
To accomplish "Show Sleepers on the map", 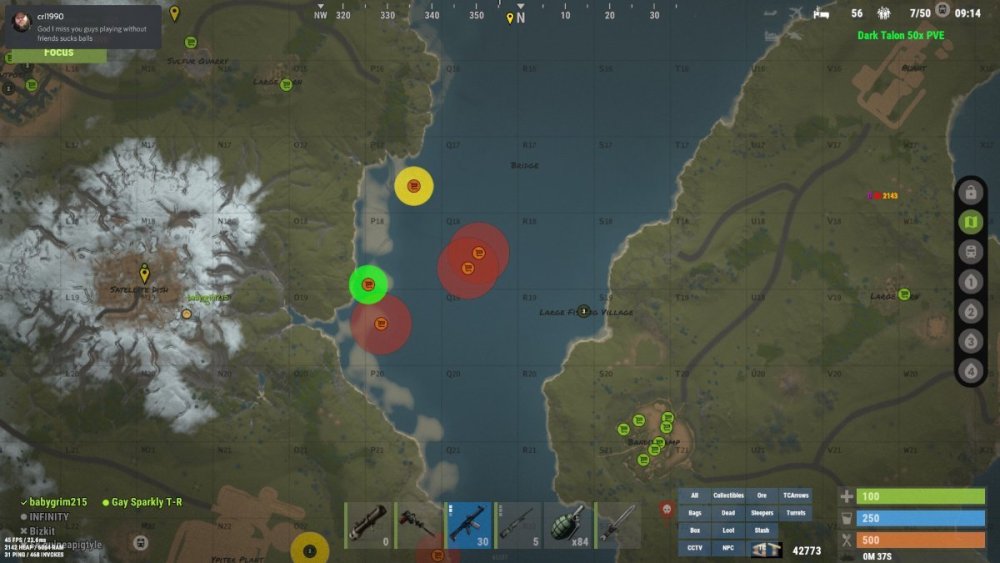I will pyautogui.click(x=762, y=513).
